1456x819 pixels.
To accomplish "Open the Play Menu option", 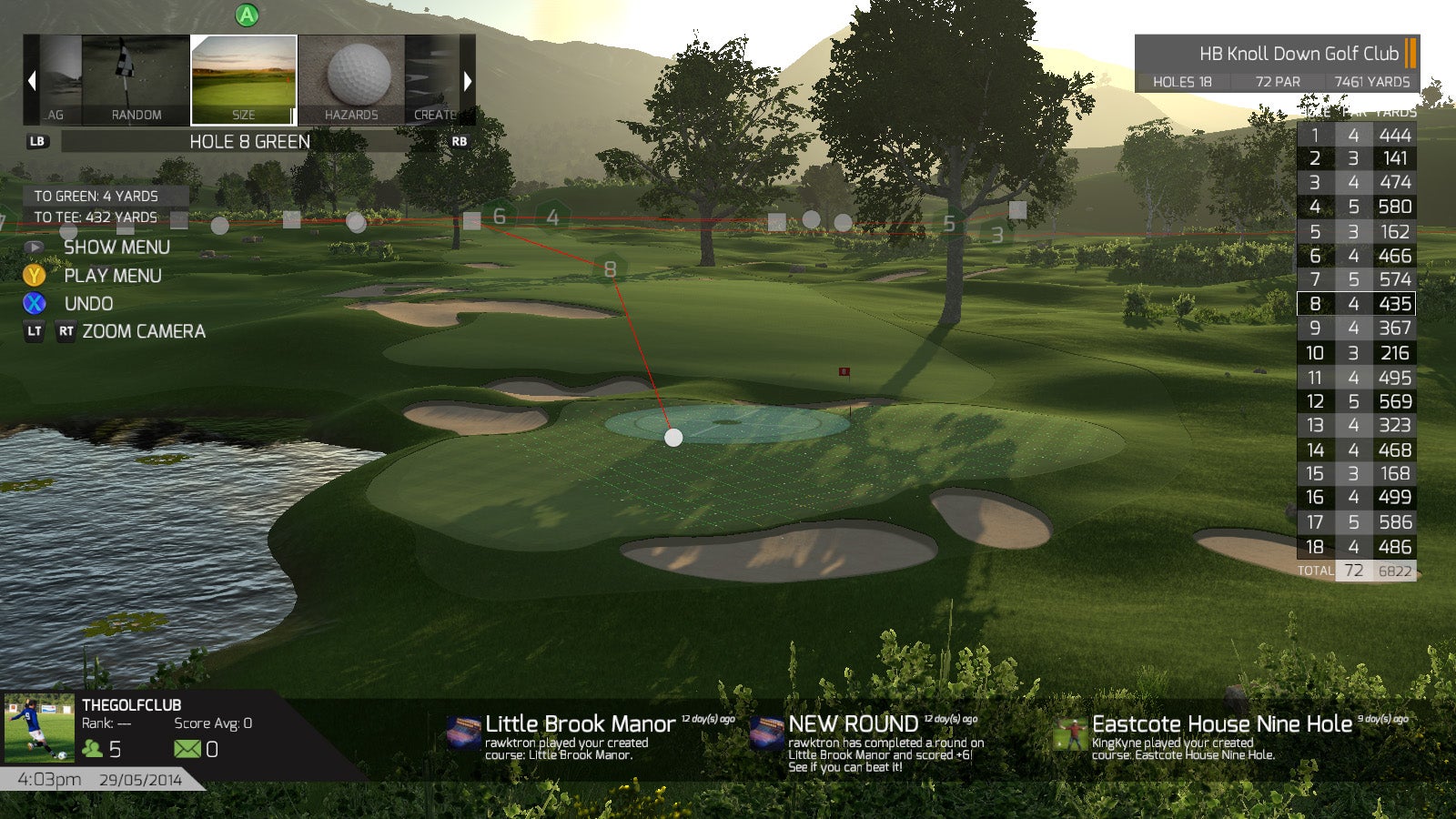I will pyautogui.click(x=112, y=276).
